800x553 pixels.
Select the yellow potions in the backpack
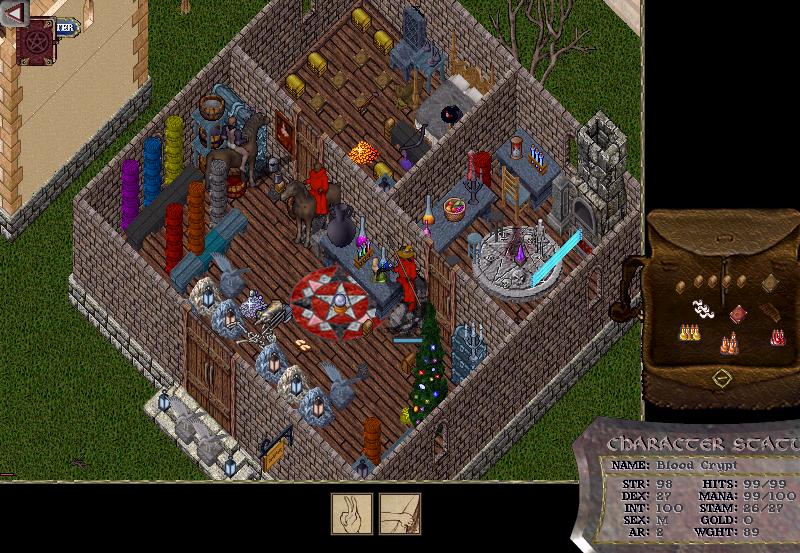tap(688, 331)
